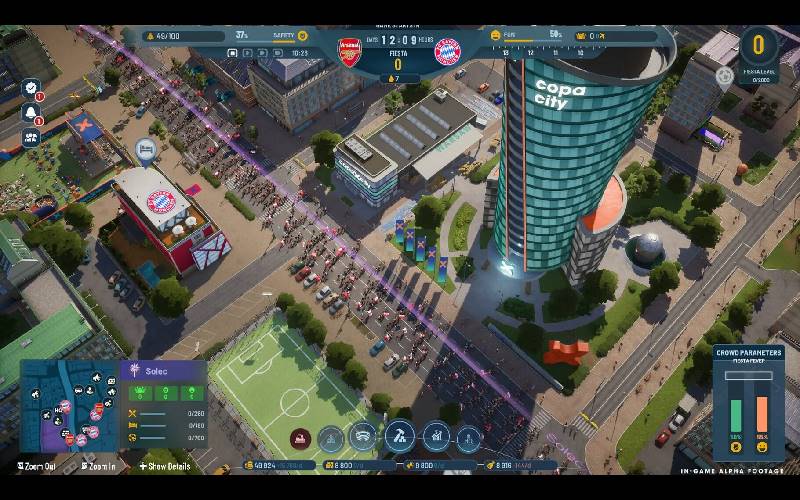Click the Arsenal club crest
This screenshot has height=500, width=800.
tap(350, 50)
